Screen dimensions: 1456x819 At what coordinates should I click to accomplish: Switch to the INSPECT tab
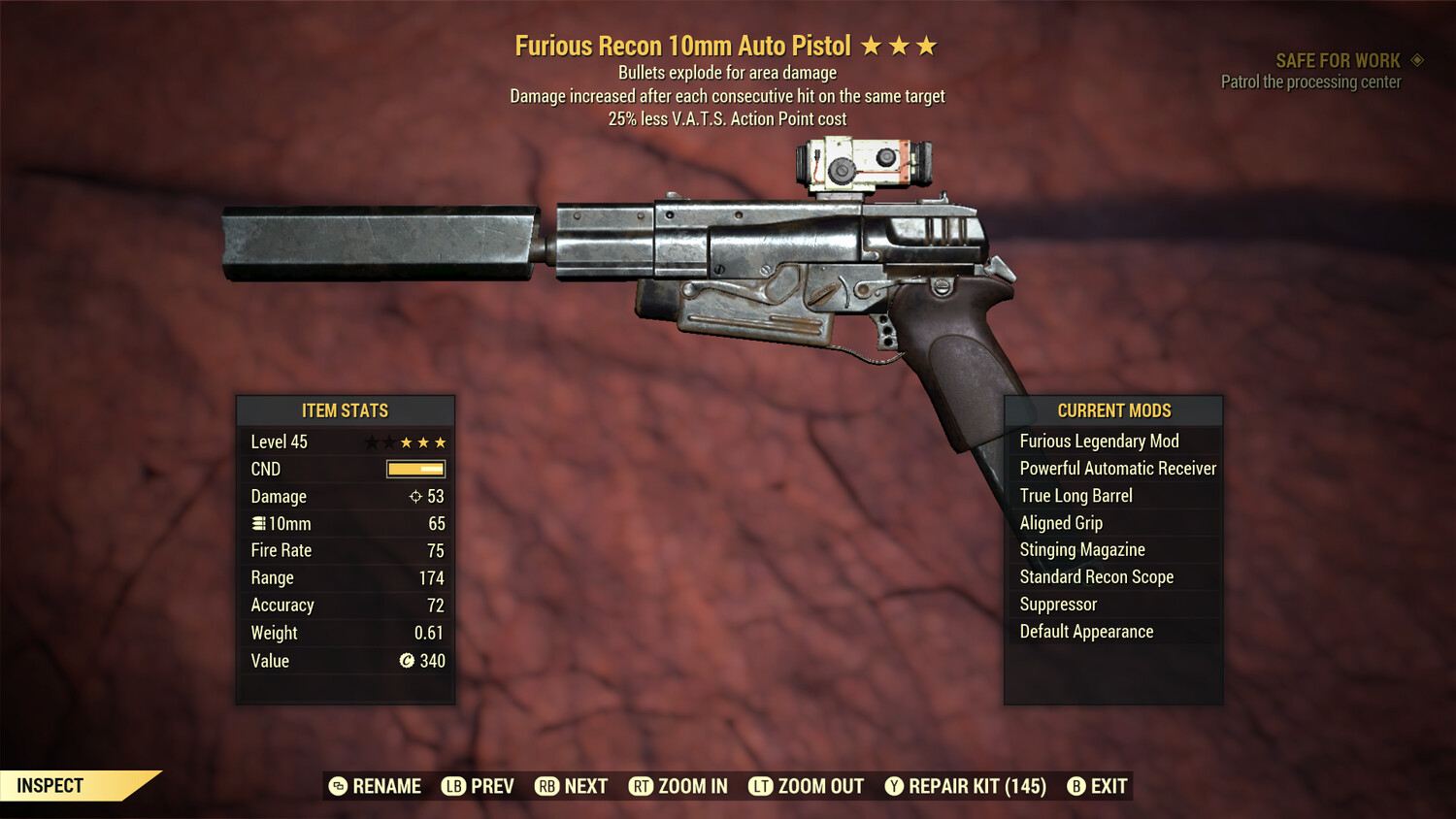pos(50,785)
